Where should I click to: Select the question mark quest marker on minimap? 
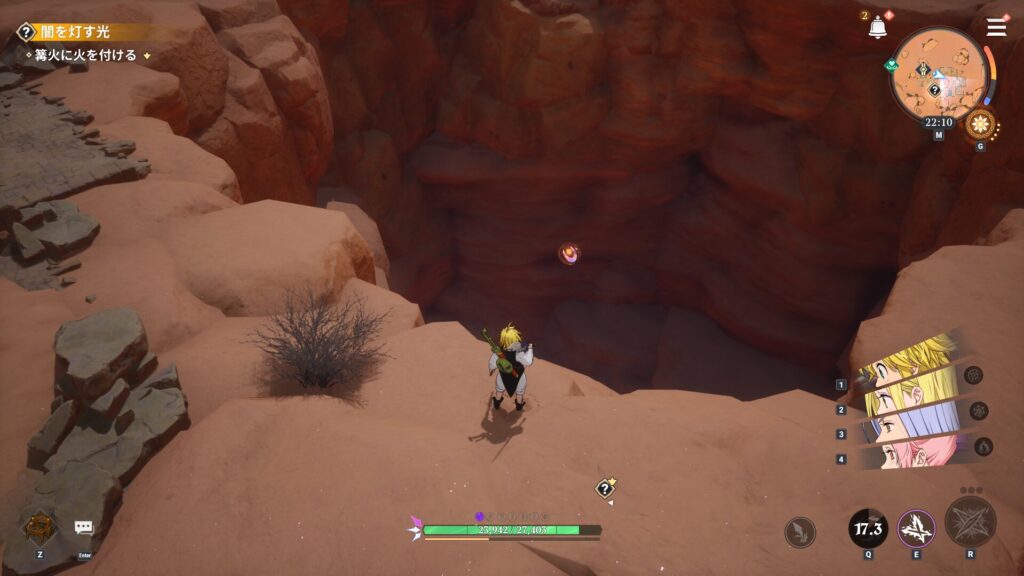[x=934, y=90]
